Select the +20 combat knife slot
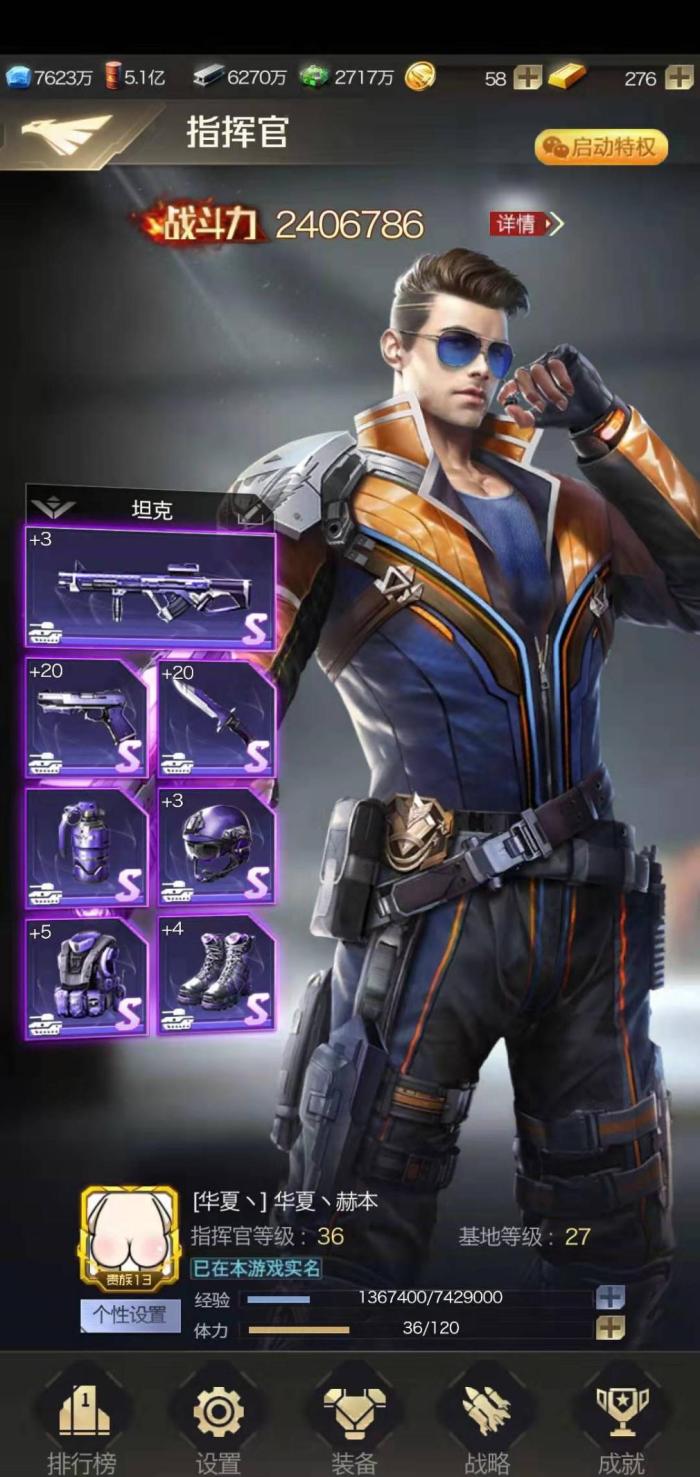 click(216, 717)
